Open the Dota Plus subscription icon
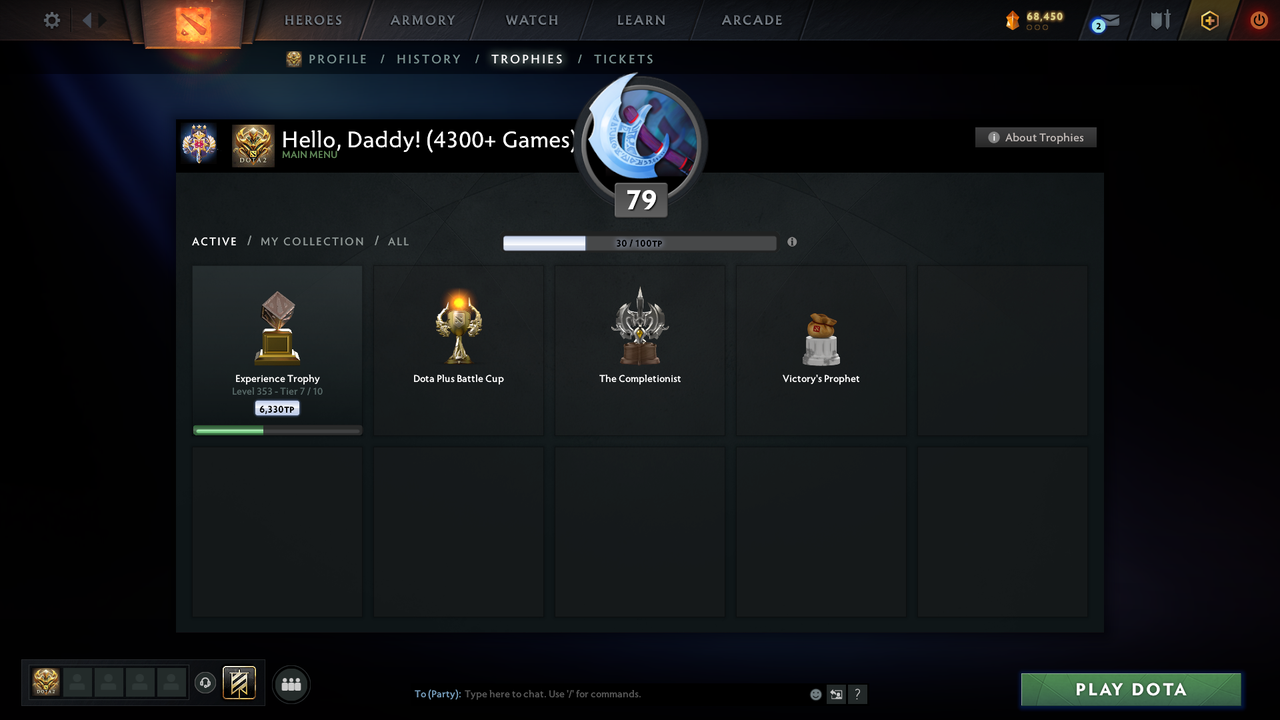Screen dimensions: 1280x720 tap(1208, 19)
